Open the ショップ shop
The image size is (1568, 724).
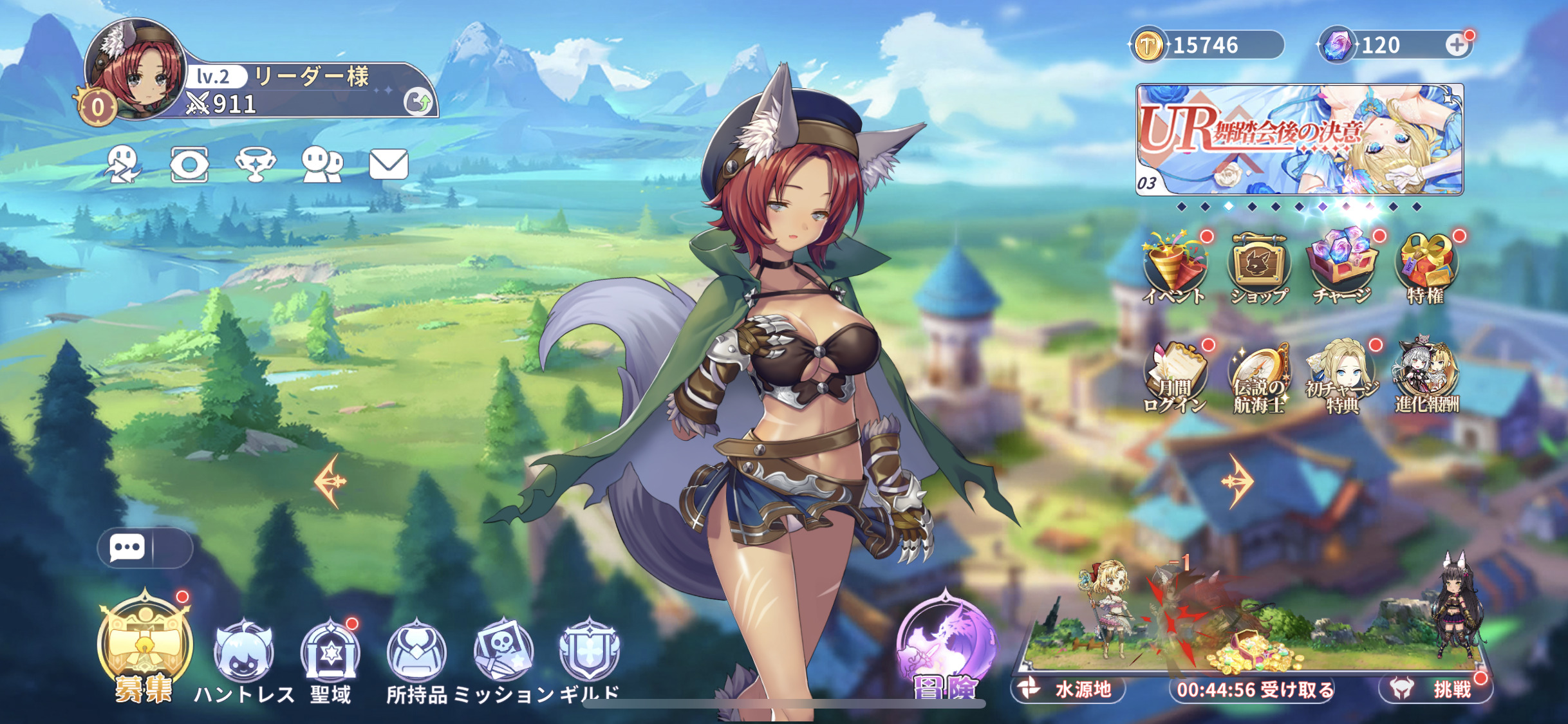[1258, 268]
